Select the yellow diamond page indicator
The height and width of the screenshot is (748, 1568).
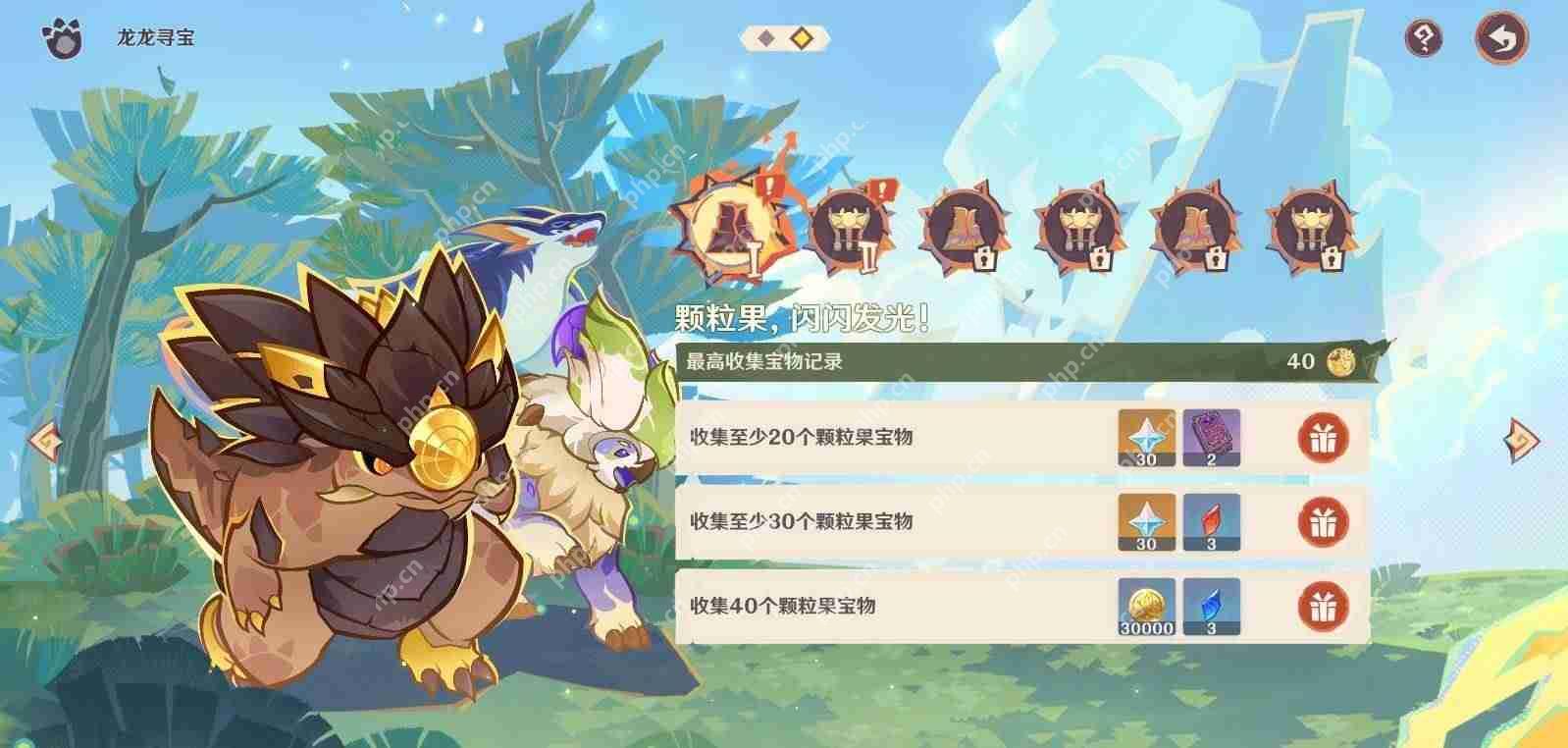[x=802, y=37]
